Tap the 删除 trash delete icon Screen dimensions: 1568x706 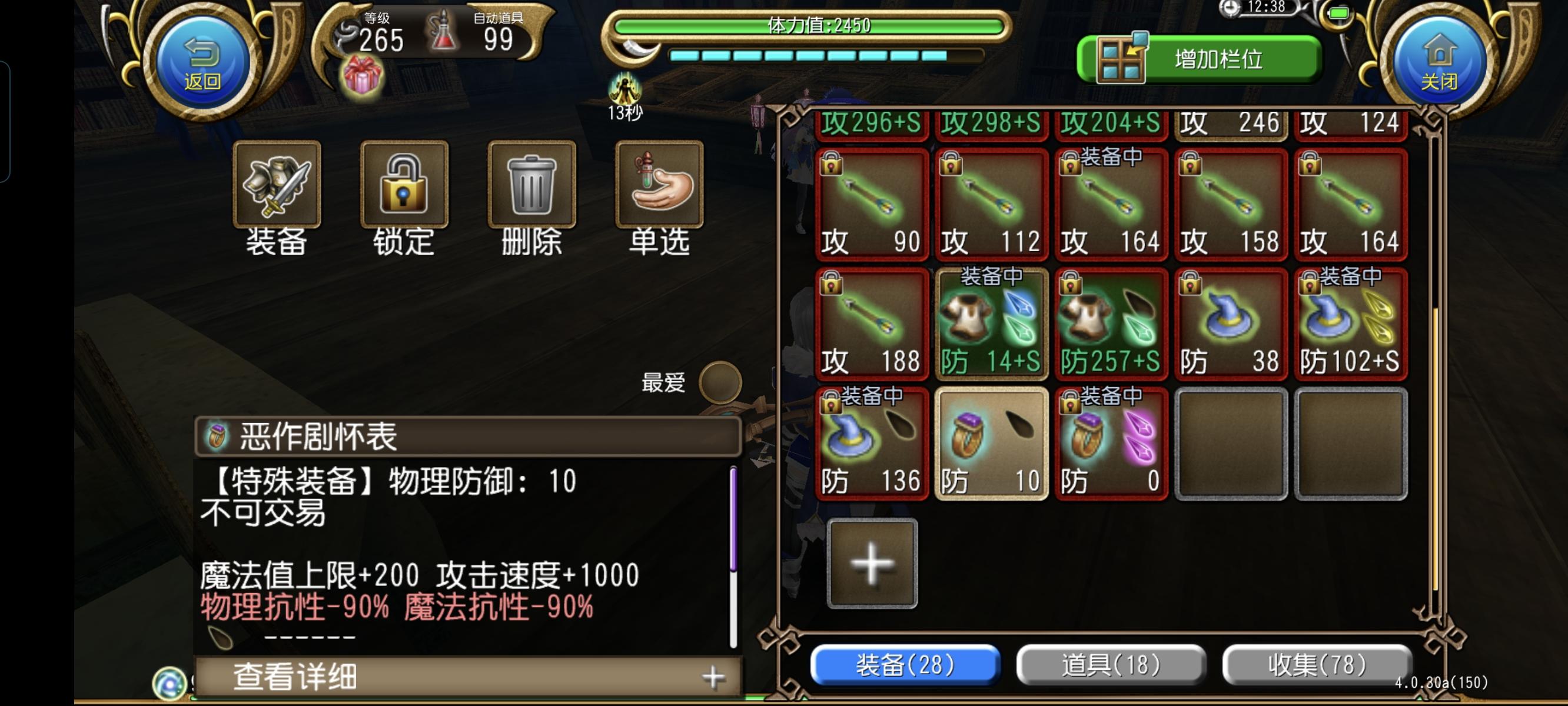coord(530,186)
